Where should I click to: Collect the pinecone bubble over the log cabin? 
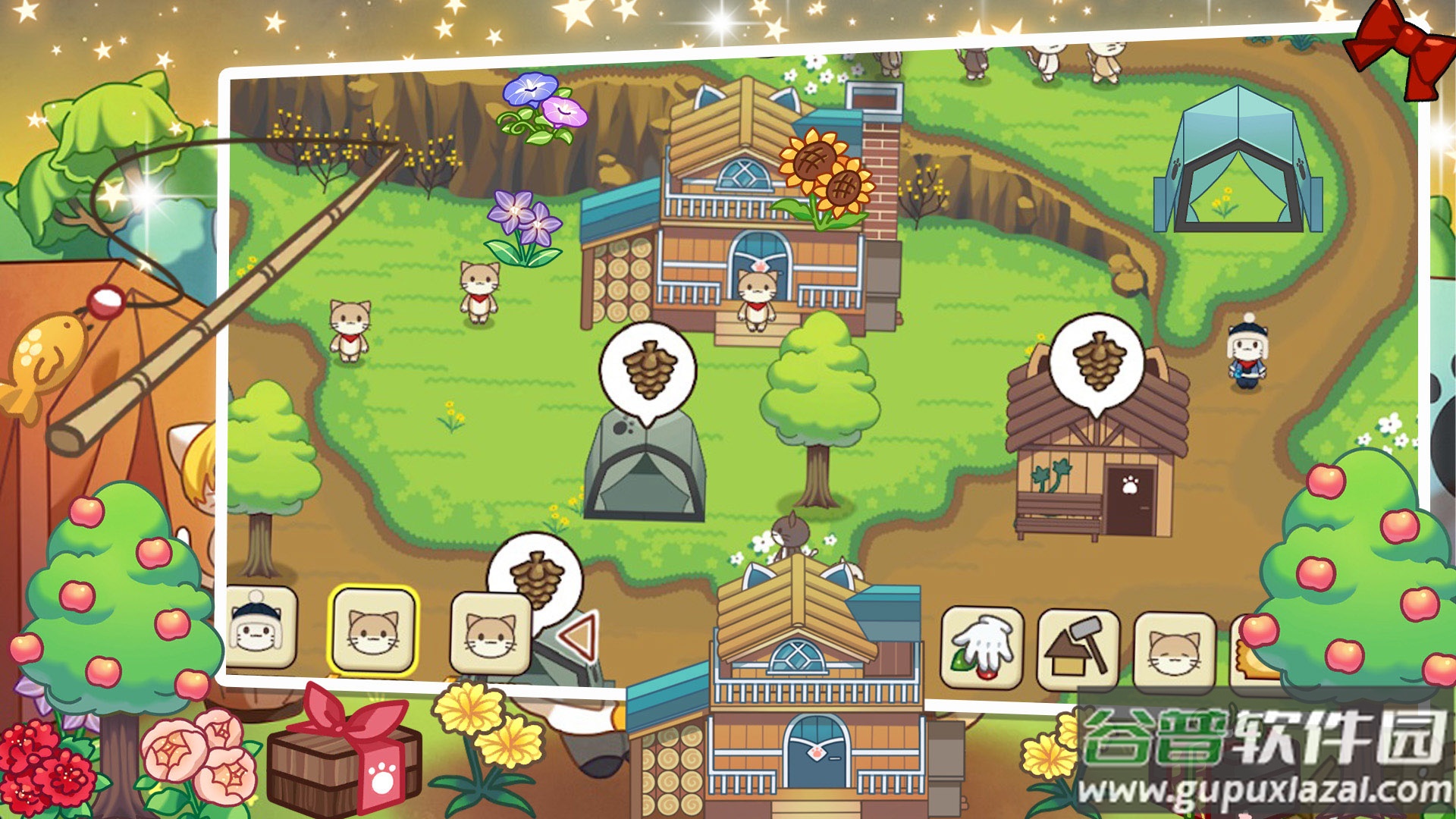tap(1096, 361)
